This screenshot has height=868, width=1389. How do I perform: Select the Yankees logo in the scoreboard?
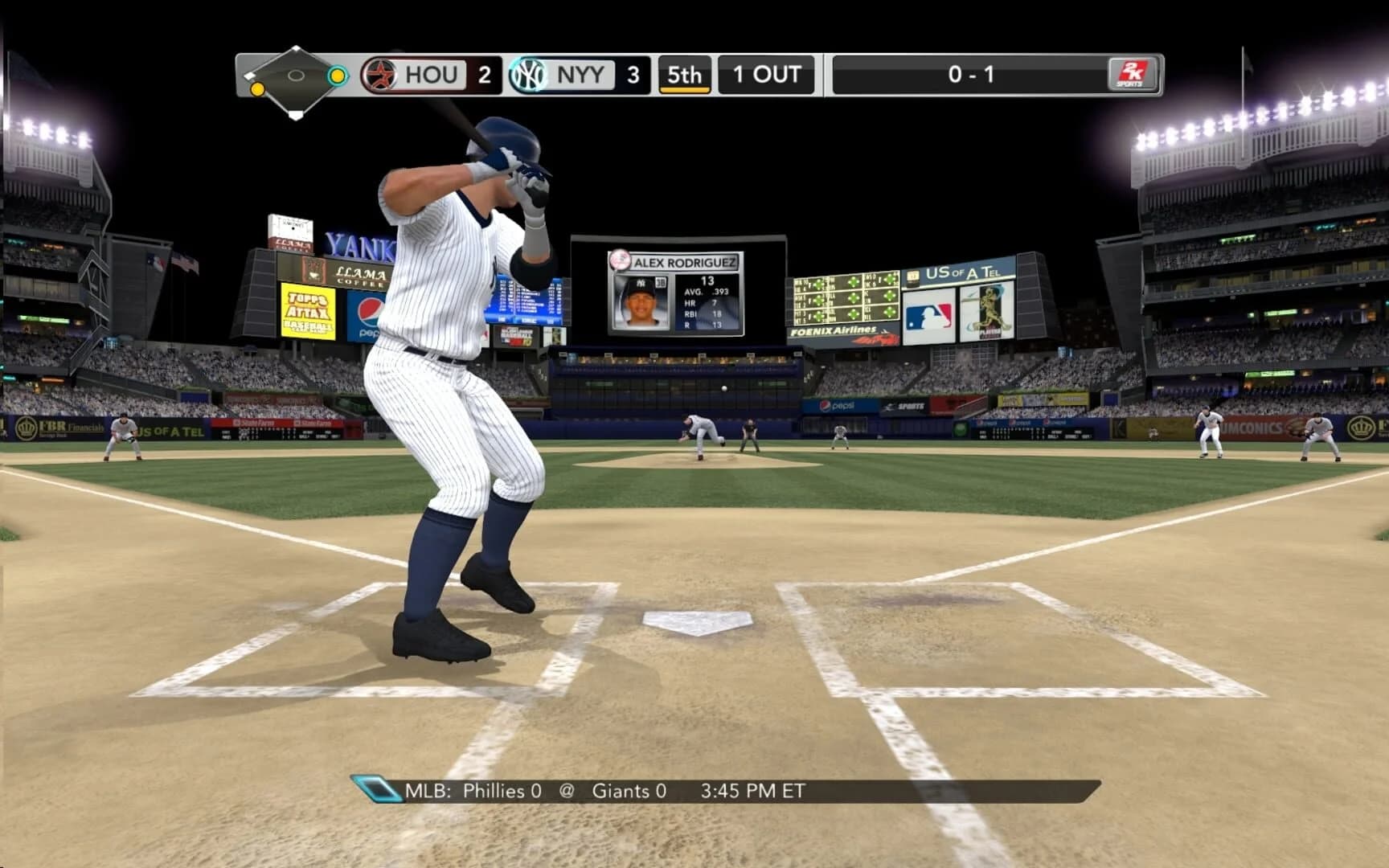tap(527, 75)
